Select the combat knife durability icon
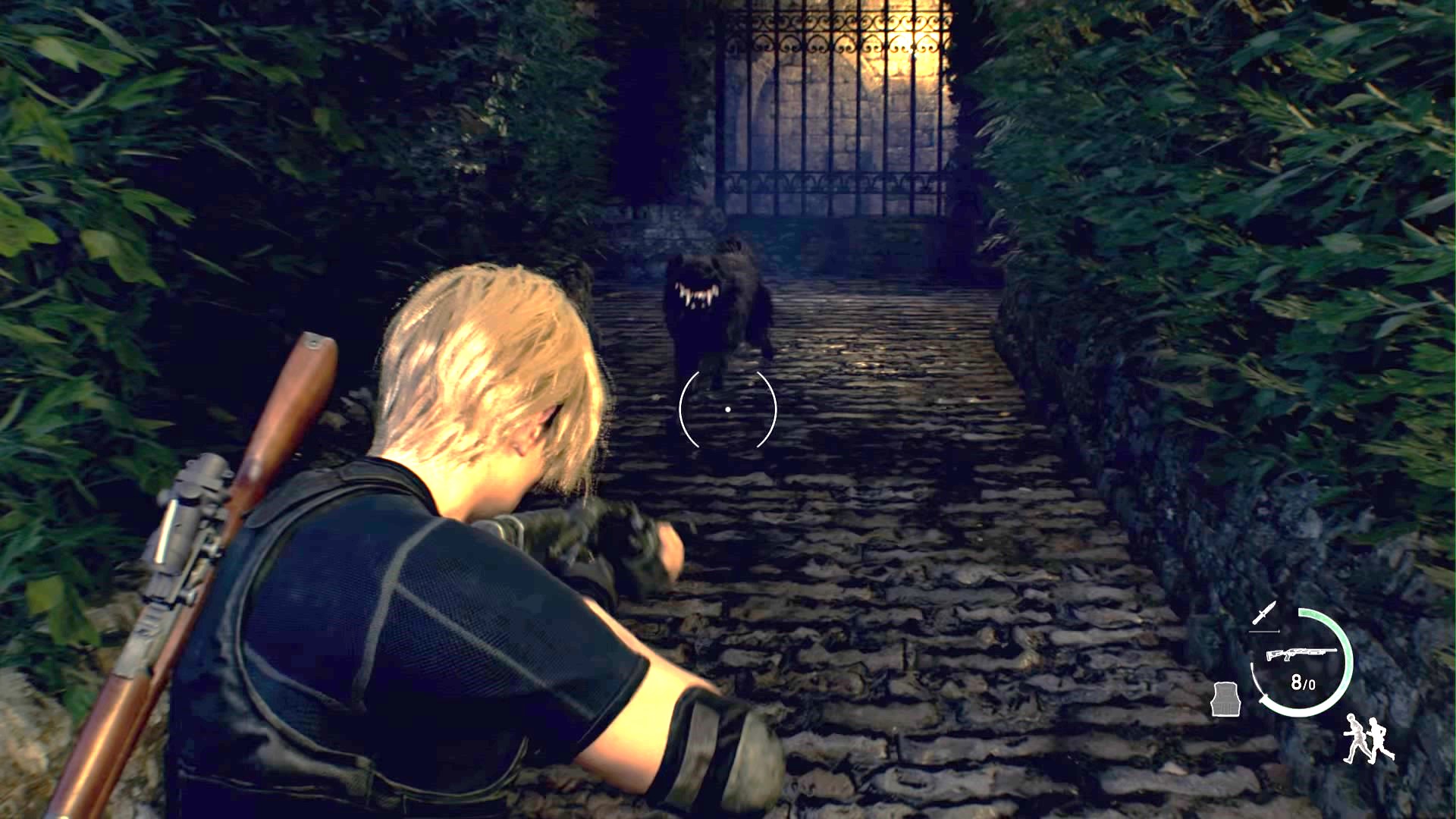The width and height of the screenshot is (1456, 819). pyautogui.click(x=1264, y=613)
